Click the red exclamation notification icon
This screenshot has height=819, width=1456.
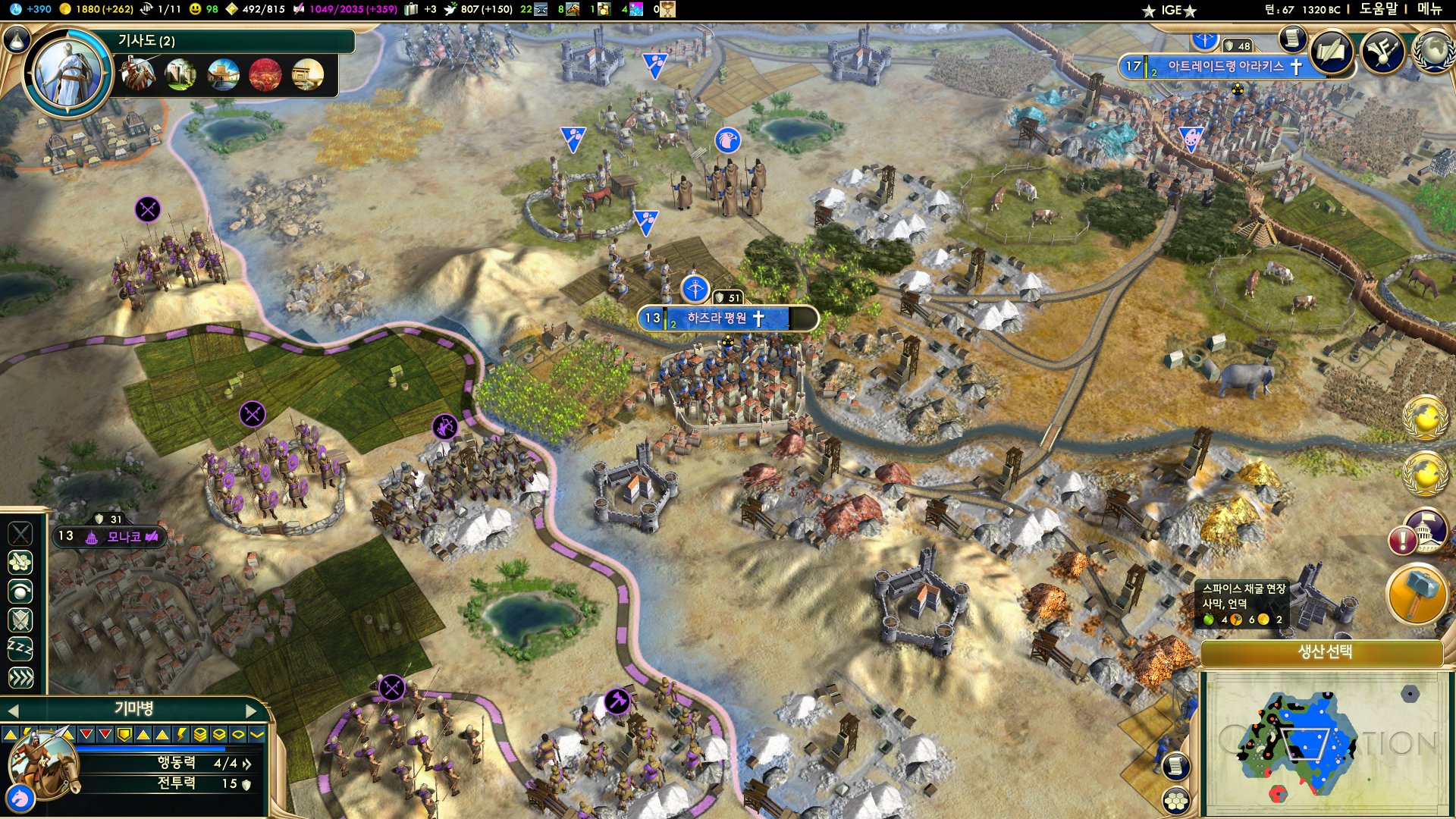(1401, 541)
